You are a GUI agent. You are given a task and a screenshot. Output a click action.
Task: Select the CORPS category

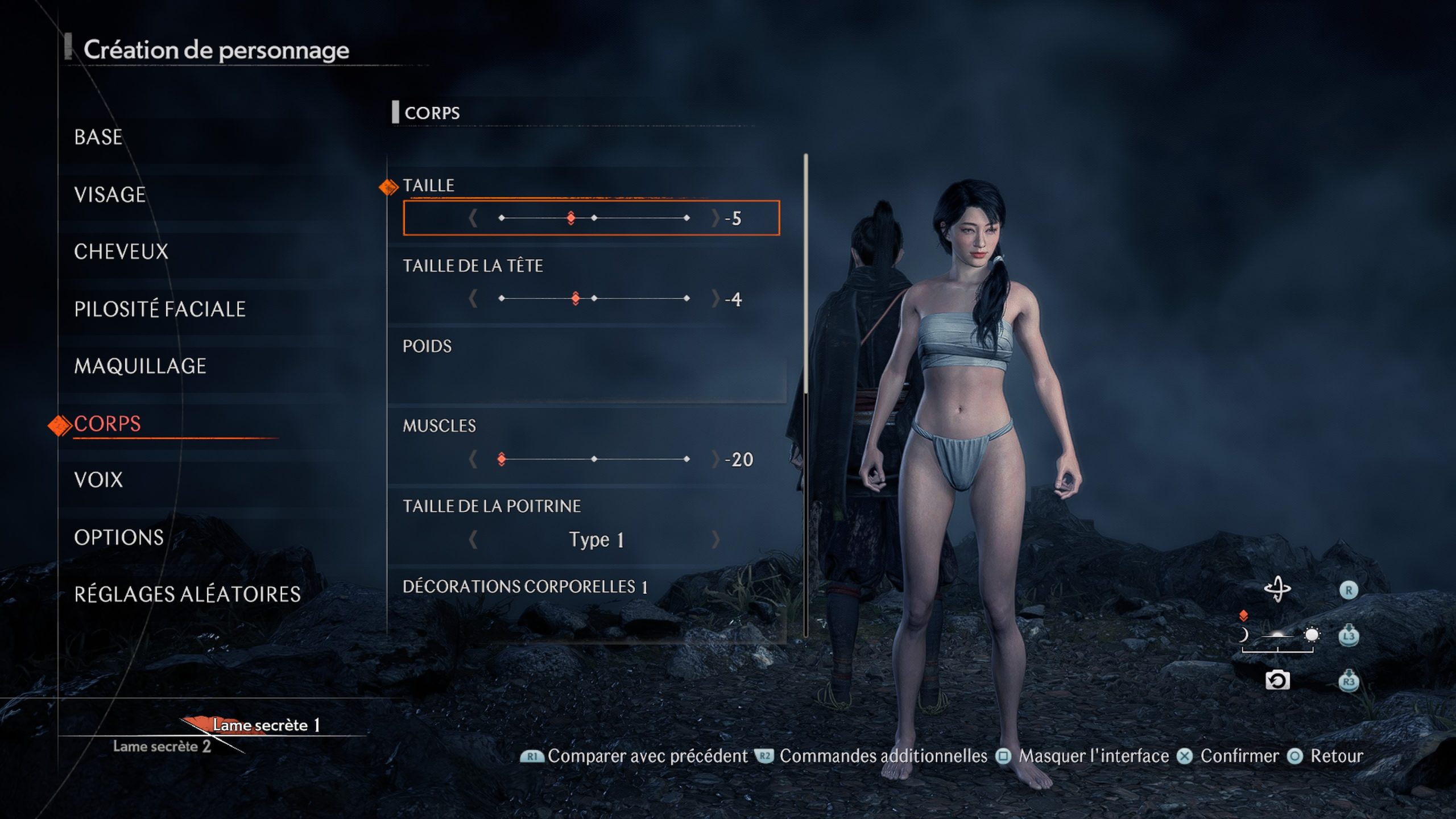click(107, 424)
